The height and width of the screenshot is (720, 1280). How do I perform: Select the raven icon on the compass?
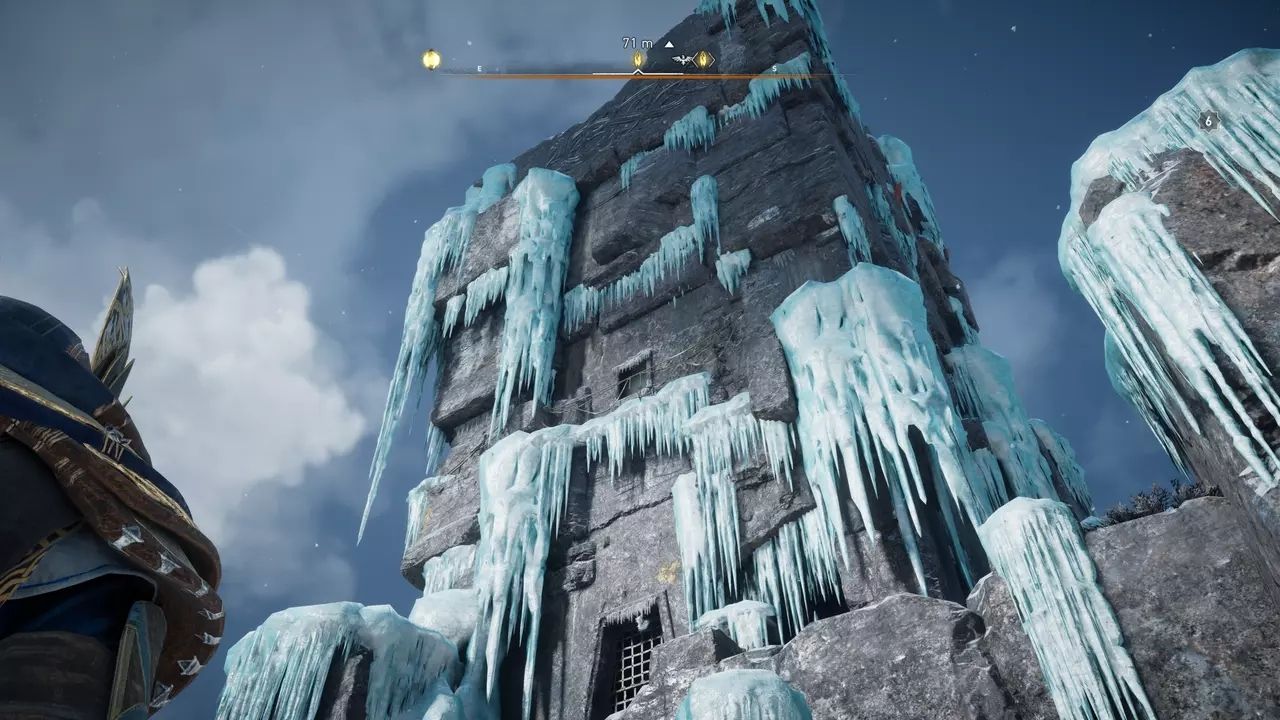pyautogui.click(x=684, y=60)
